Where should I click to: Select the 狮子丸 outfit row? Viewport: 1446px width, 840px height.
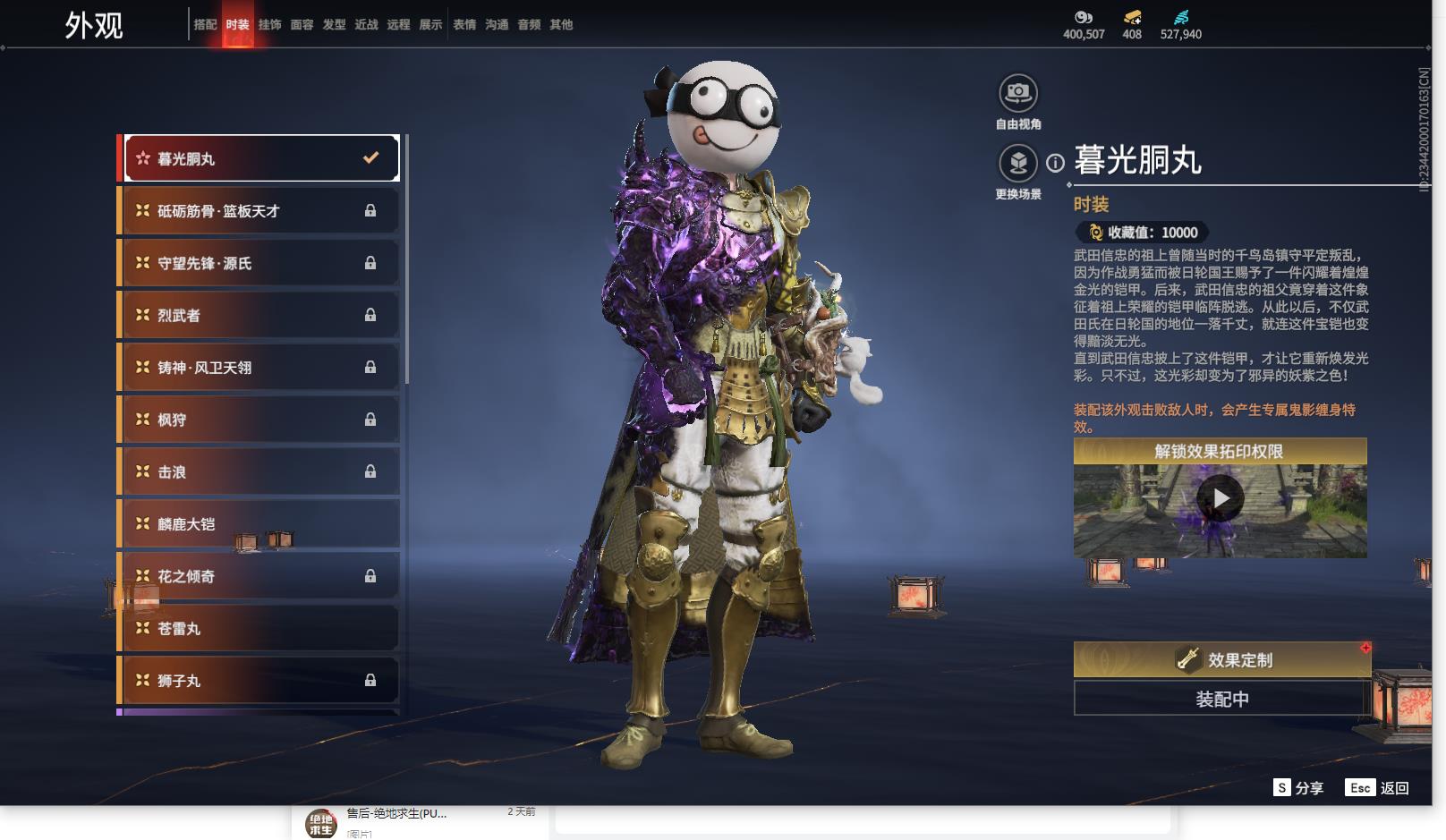pos(260,681)
